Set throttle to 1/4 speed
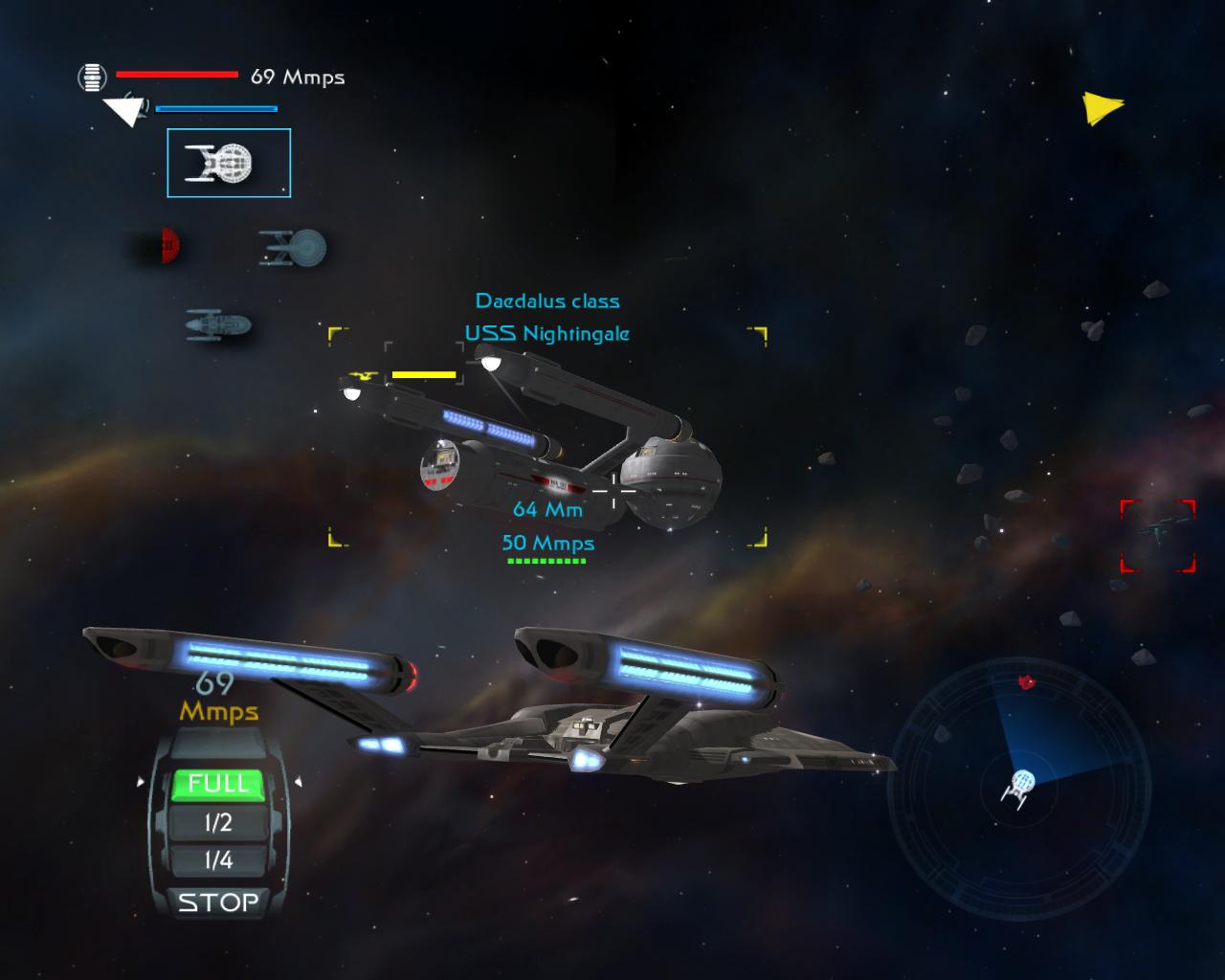1225x980 pixels. click(218, 860)
